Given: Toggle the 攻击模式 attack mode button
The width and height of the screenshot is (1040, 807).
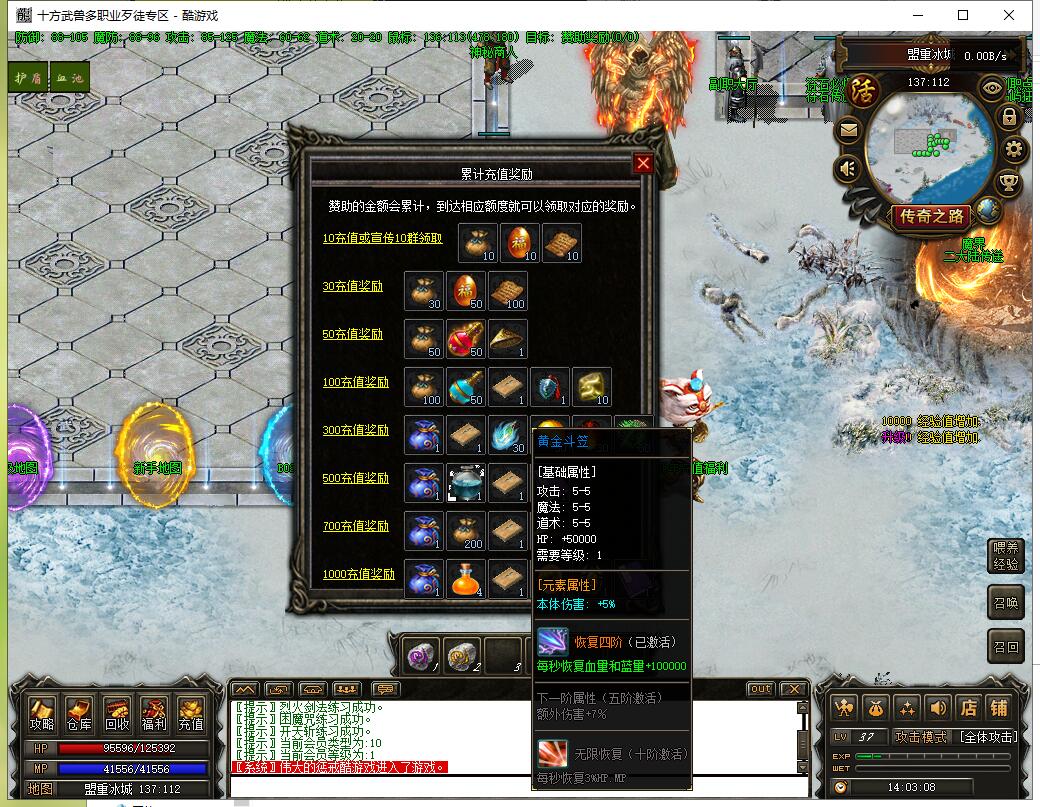Looking at the screenshot, I should tap(920, 737).
